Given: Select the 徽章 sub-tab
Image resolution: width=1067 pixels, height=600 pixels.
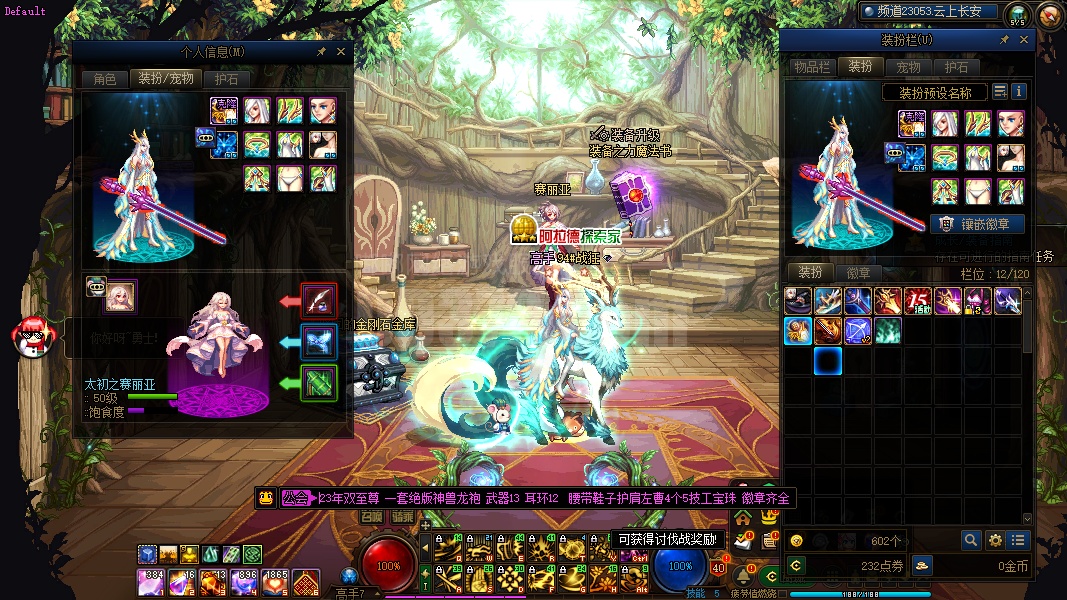Looking at the screenshot, I should (x=858, y=272).
